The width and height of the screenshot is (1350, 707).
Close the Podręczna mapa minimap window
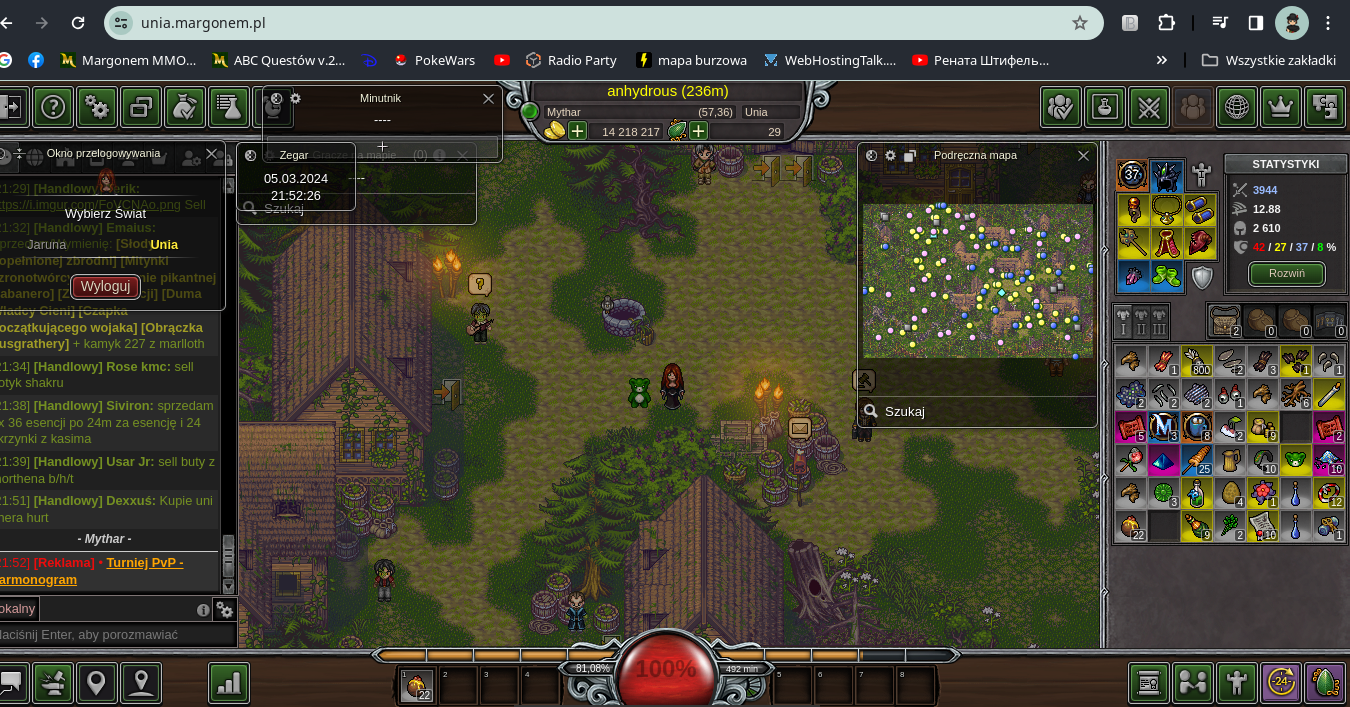[1083, 156]
